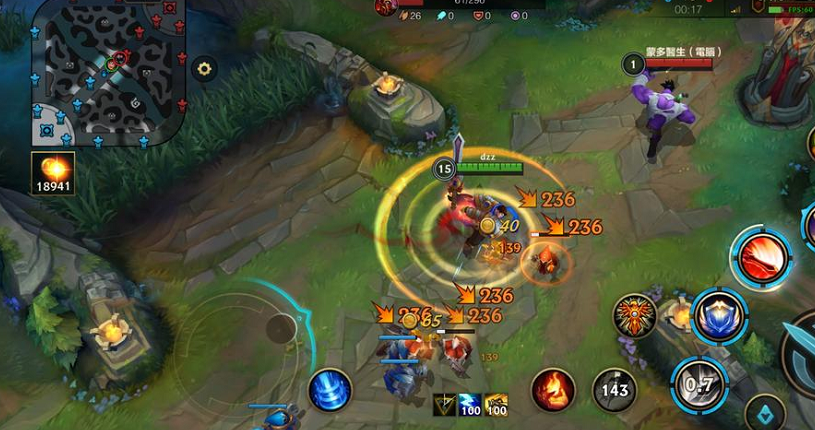Activate the blue swirl recall button
The height and width of the screenshot is (430, 815).
329,390
